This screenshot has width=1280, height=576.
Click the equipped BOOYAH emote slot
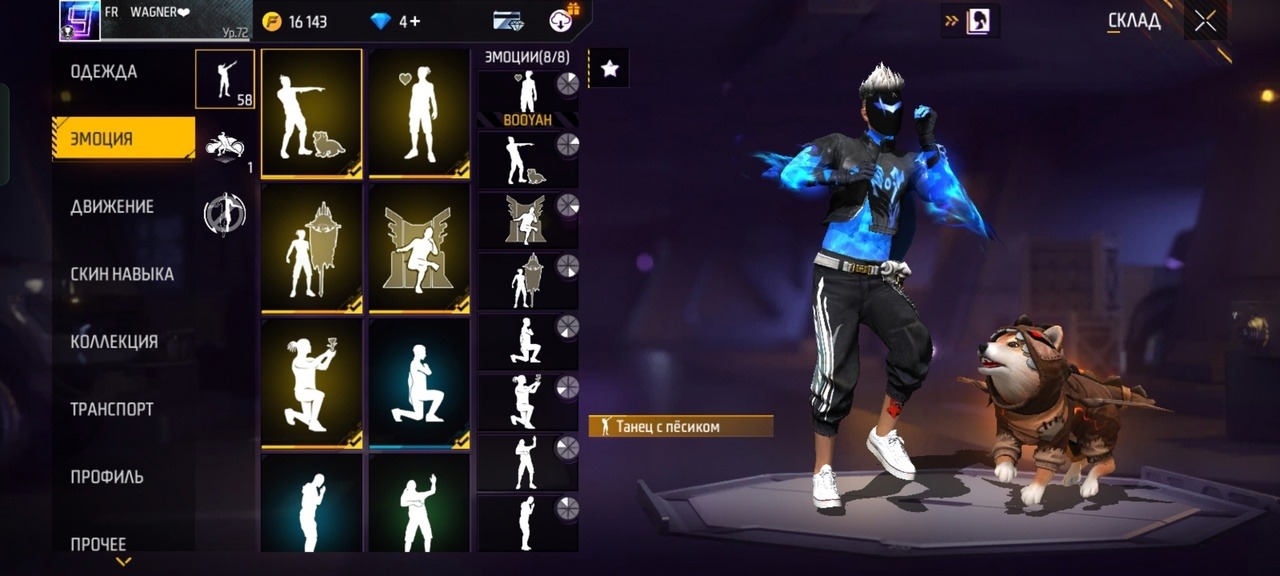(x=528, y=98)
